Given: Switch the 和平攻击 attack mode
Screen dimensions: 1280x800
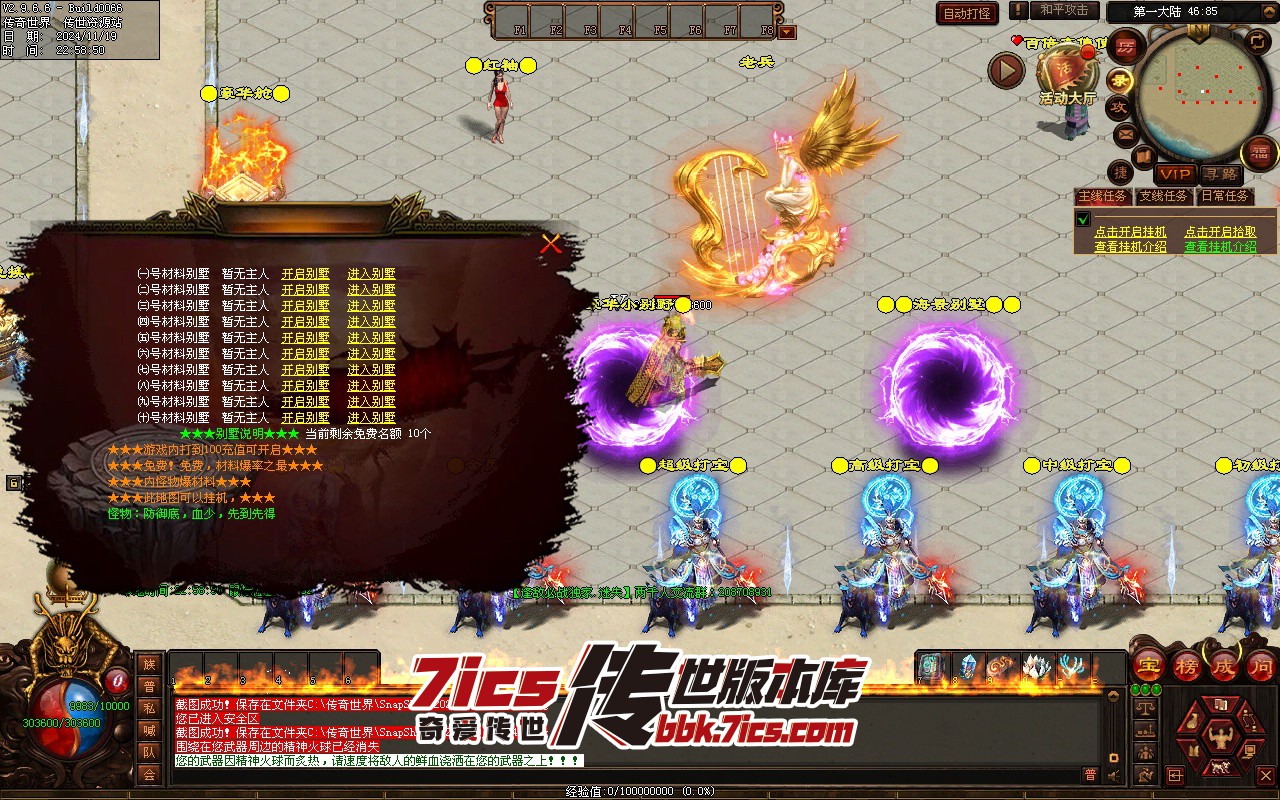Looking at the screenshot, I should click(x=1064, y=10).
